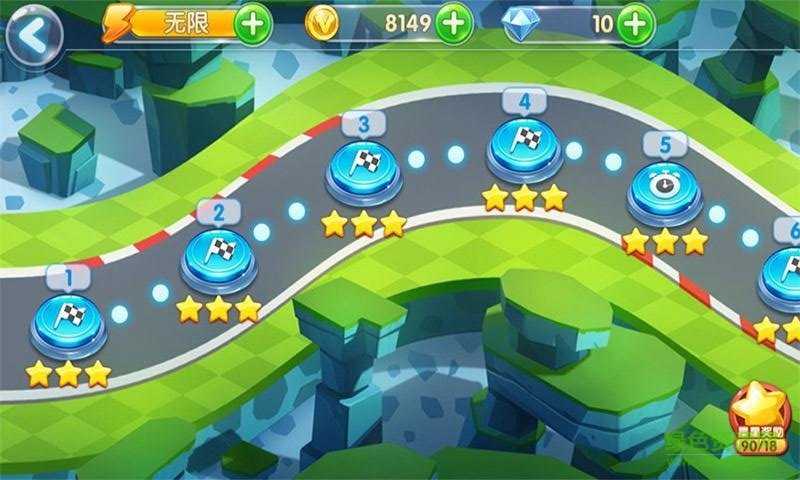Add energy with the plus button

click(x=253, y=25)
